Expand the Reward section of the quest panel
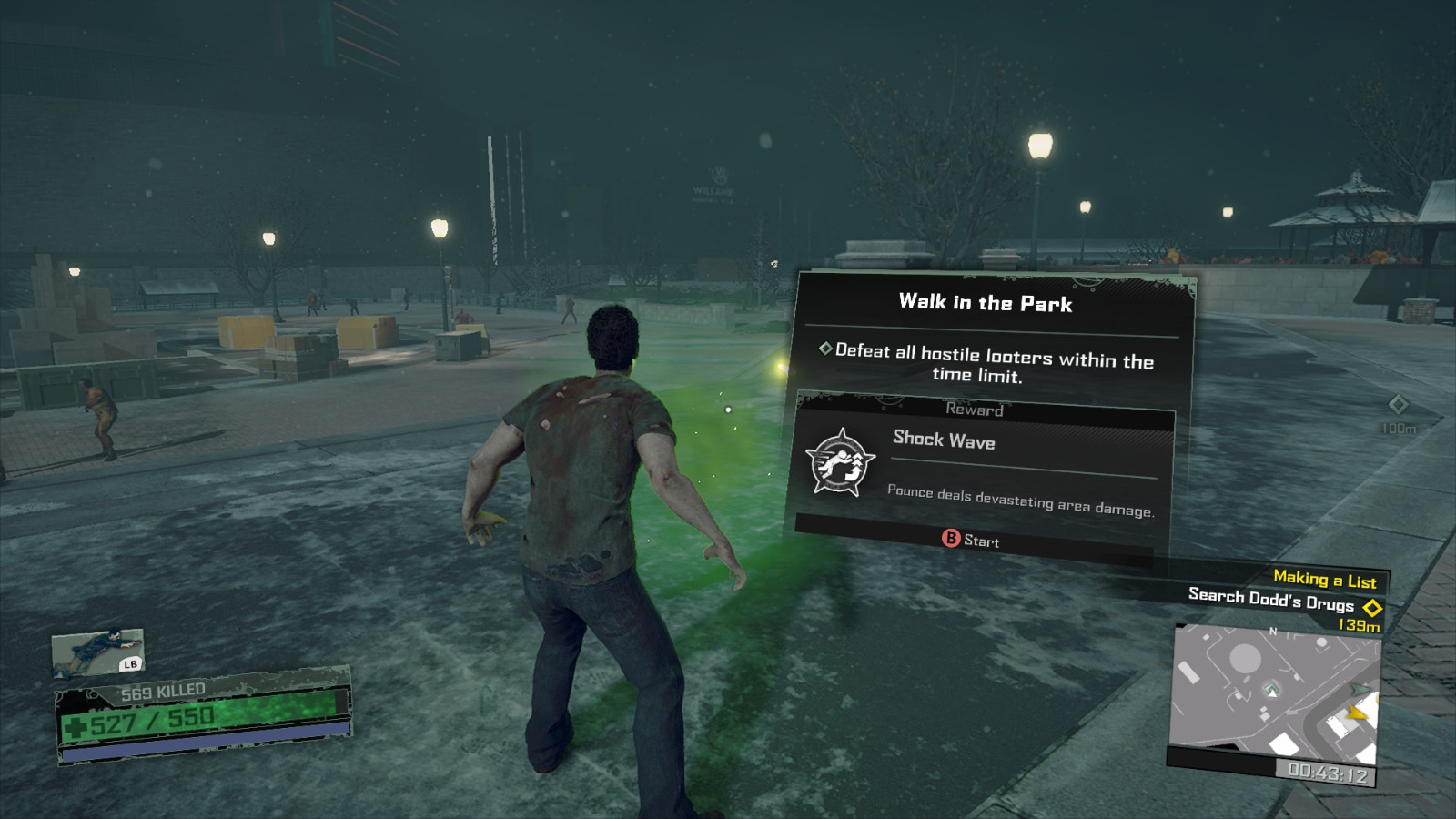Image resolution: width=1456 pixels, height=819 pixels. click(976, 410)
